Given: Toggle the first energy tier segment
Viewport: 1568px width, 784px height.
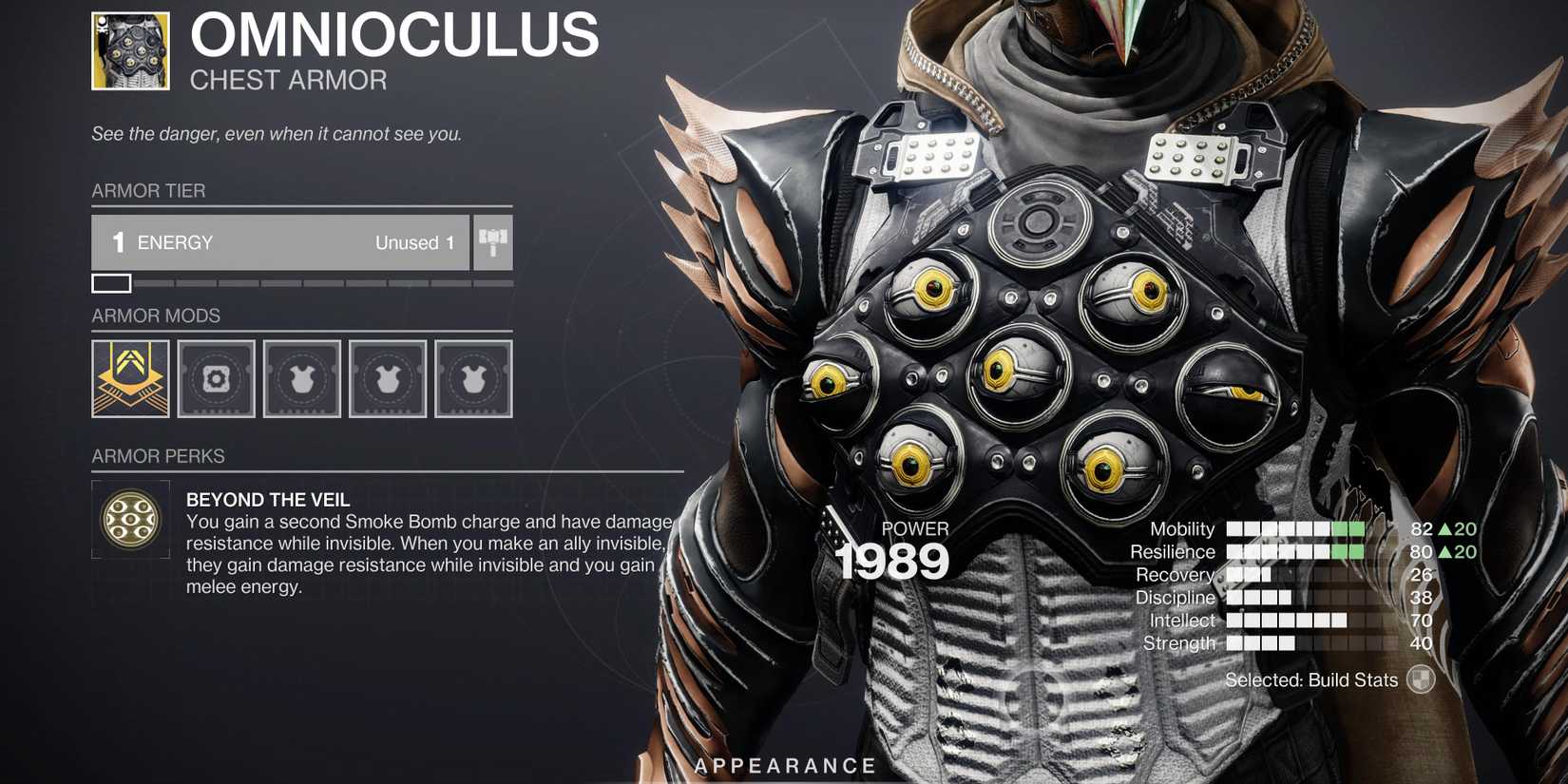Looking at the screenshot, I should coord(111,282).
